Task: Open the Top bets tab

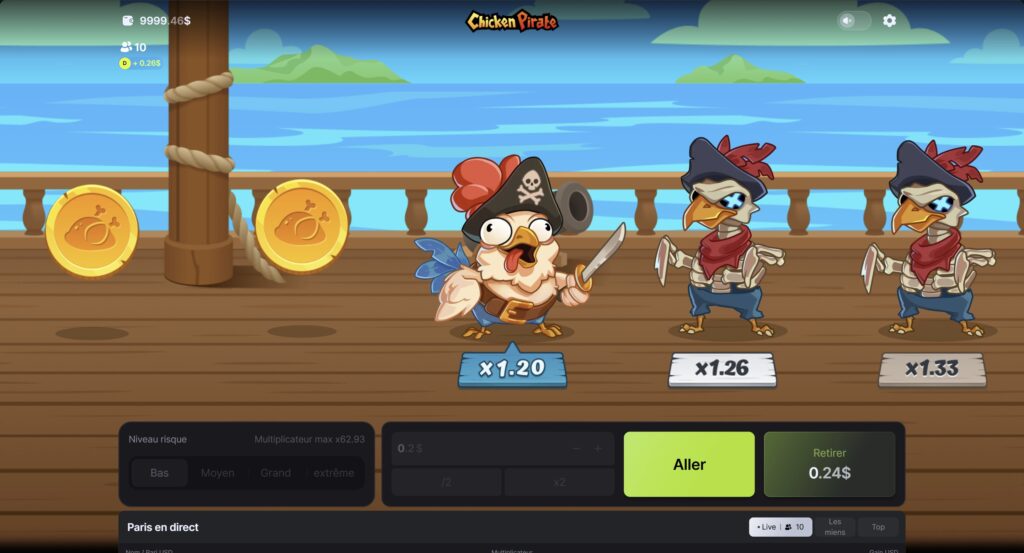Action: click(x=878, y=527)
